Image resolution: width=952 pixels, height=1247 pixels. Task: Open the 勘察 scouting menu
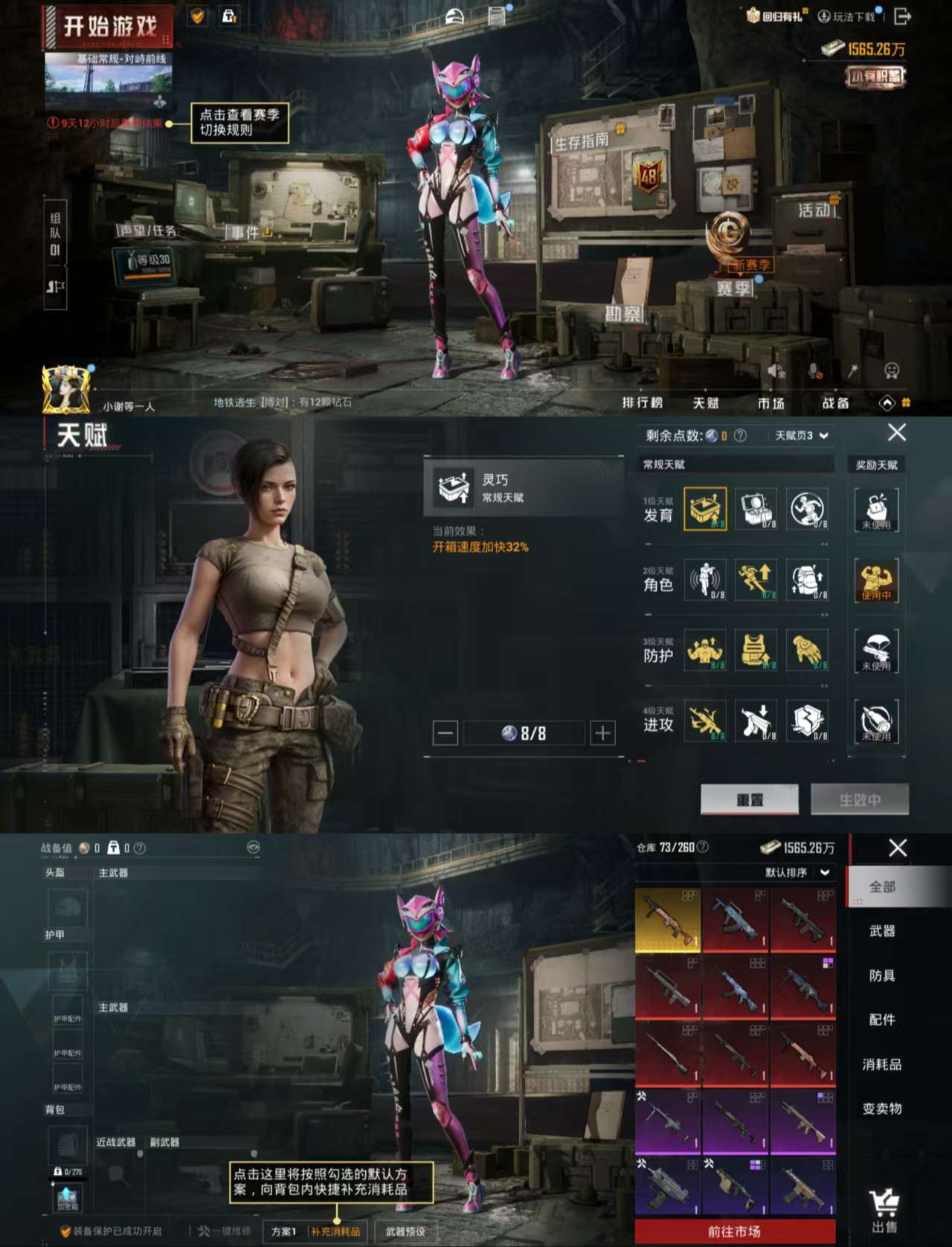click(623, 314)
